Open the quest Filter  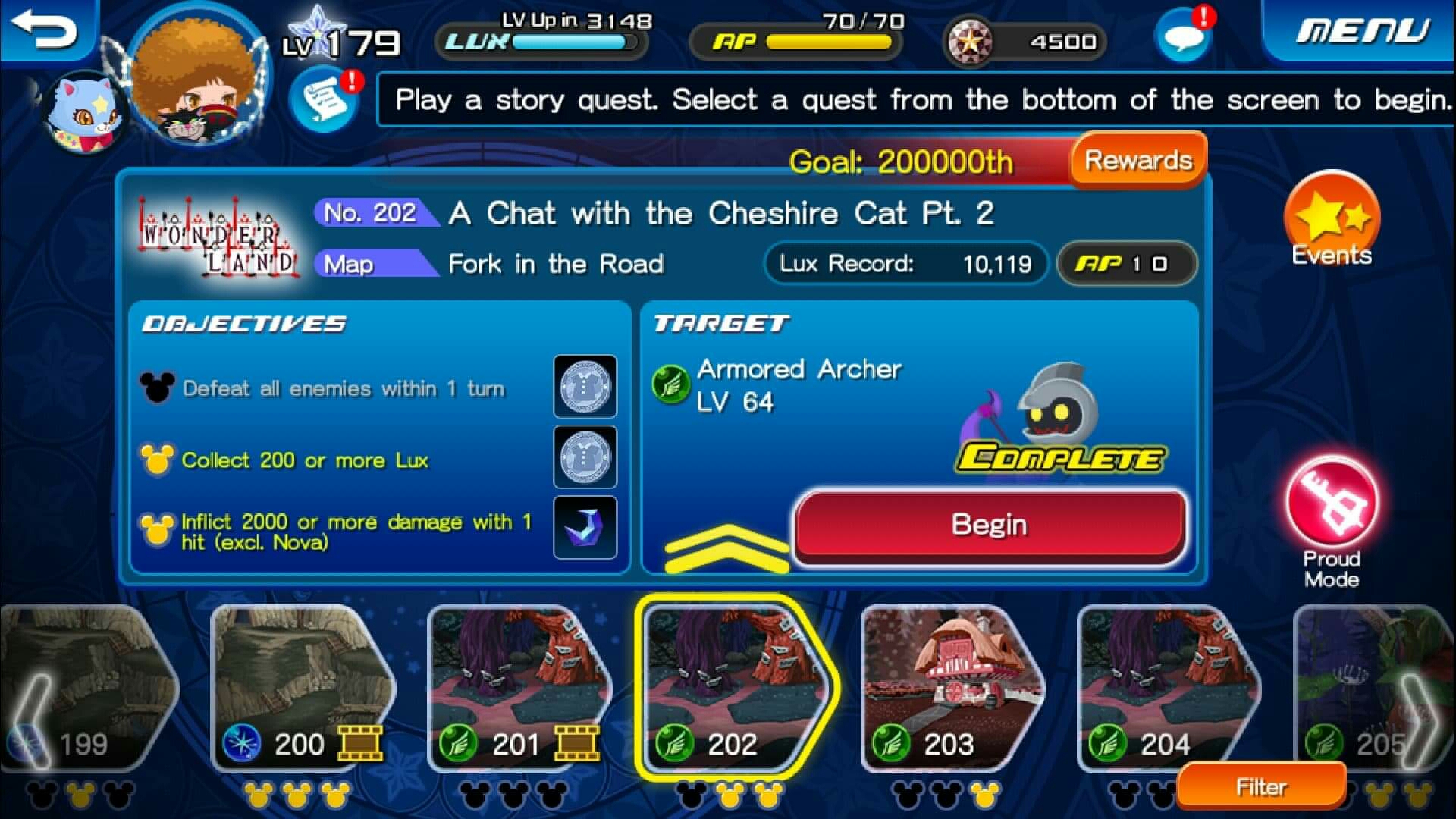pyautogui.click(x=1261, y=787)
